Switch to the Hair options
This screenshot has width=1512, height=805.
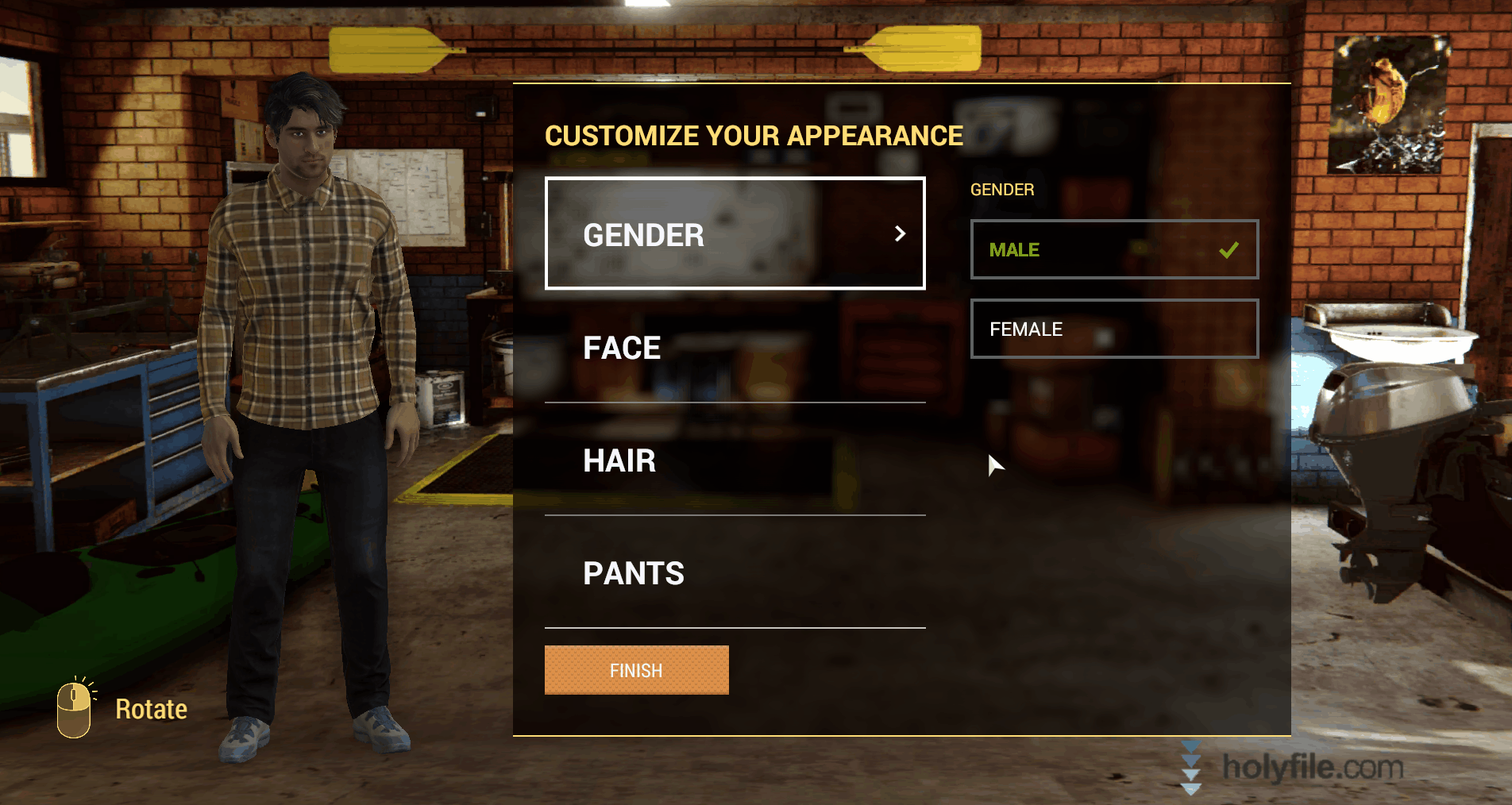[735, 460]
